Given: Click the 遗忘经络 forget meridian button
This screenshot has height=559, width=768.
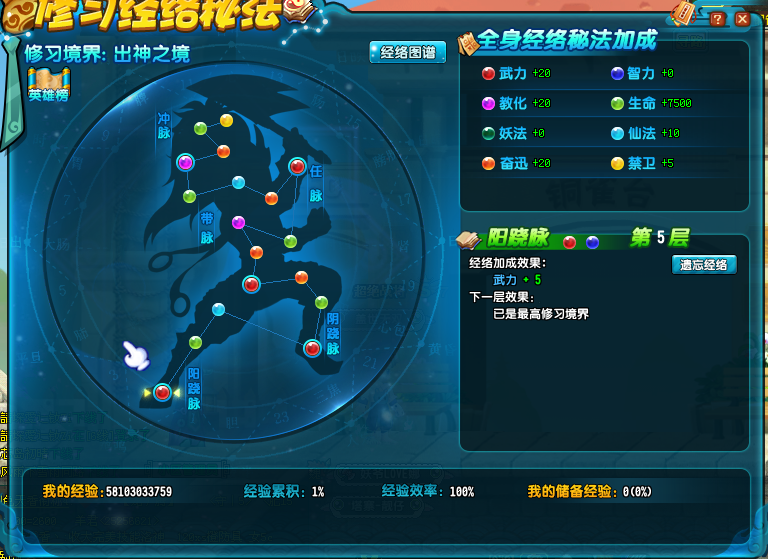Looking at the screenshot, I should [x=704, y=265].
